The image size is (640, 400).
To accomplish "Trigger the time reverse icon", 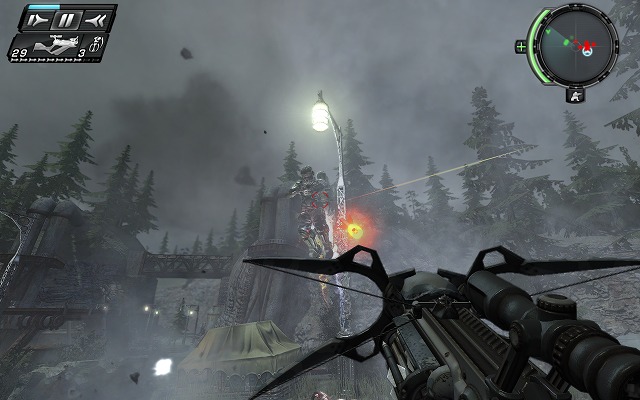I will [x=96, y=19].
